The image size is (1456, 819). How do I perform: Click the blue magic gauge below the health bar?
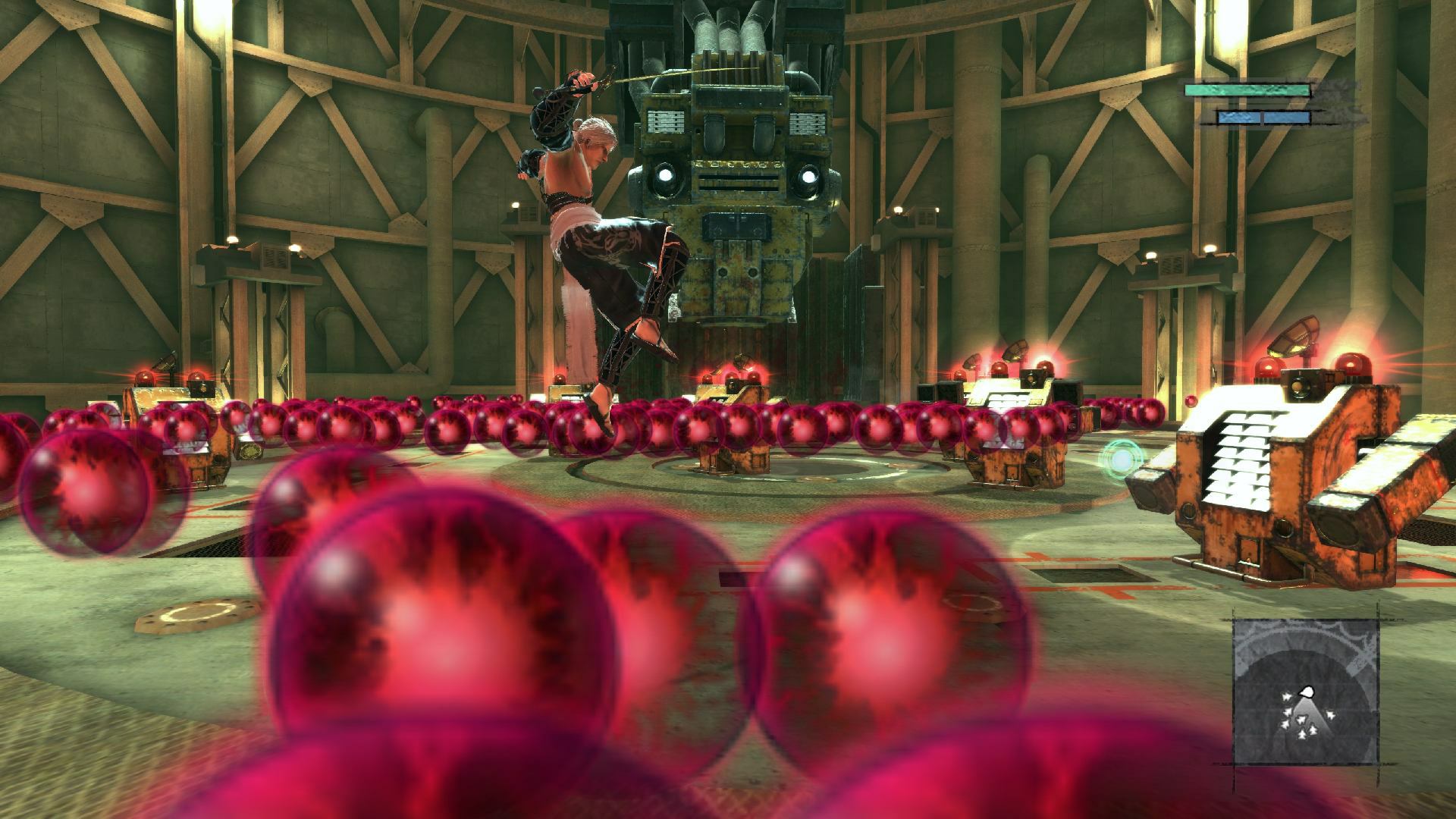click(x=1263, y=118)
